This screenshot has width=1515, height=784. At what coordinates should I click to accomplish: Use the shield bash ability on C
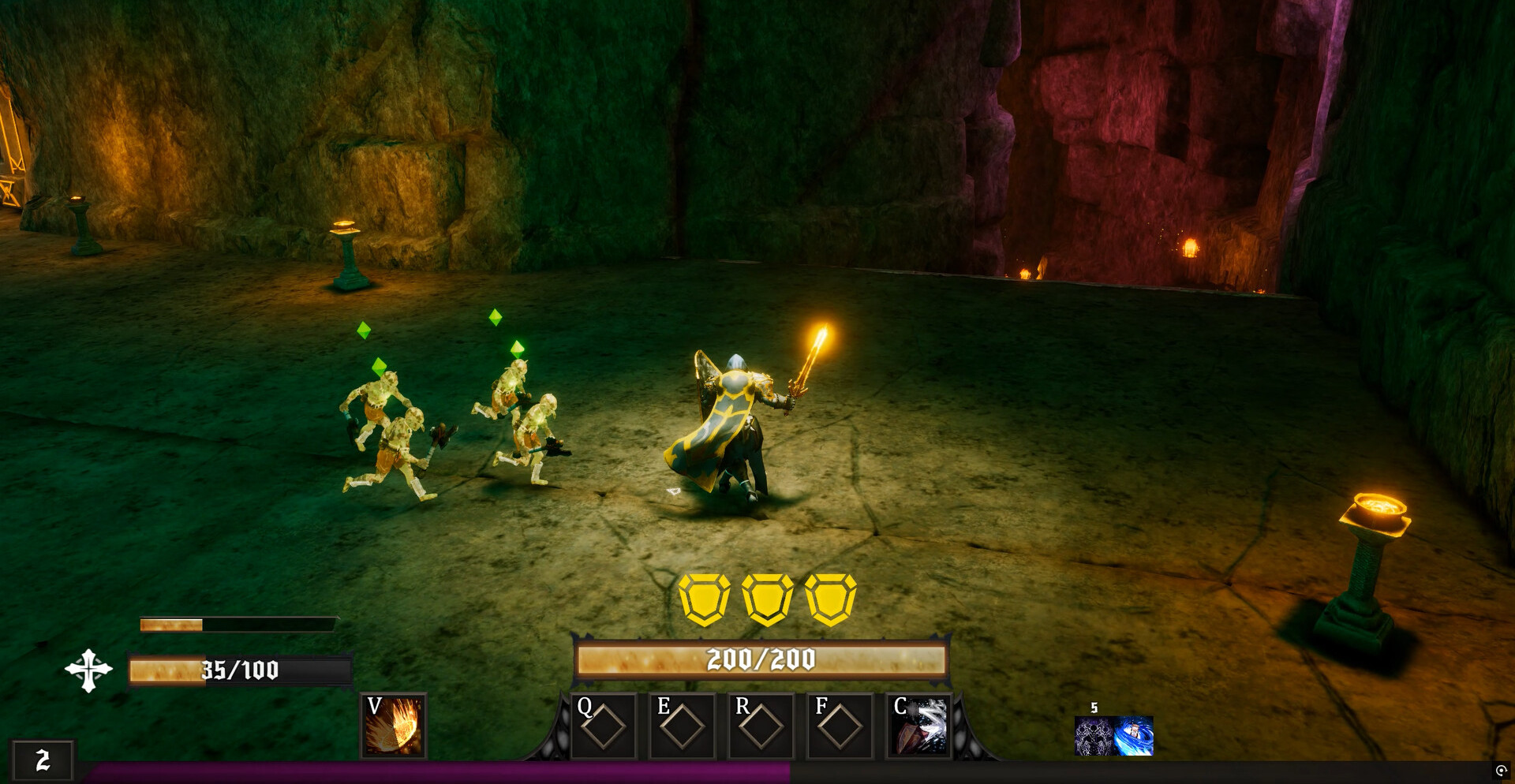919,726
